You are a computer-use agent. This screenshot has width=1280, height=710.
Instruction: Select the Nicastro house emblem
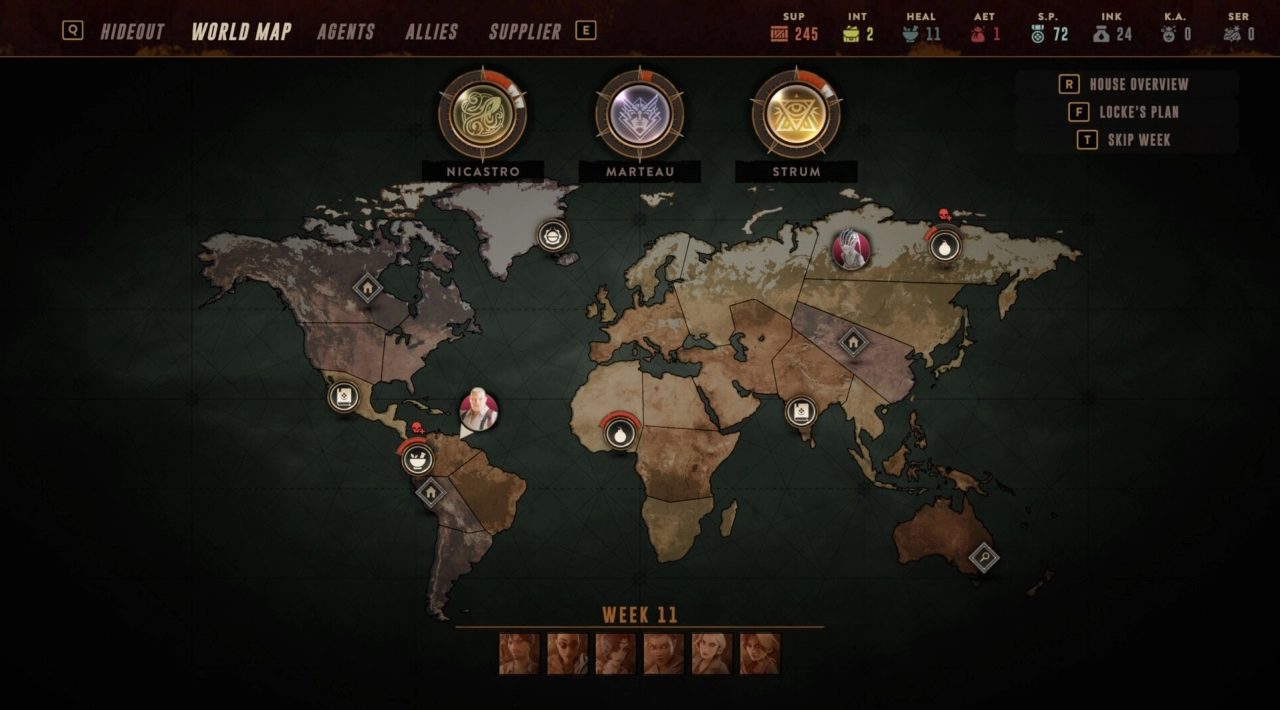click(x=483, y=115)
